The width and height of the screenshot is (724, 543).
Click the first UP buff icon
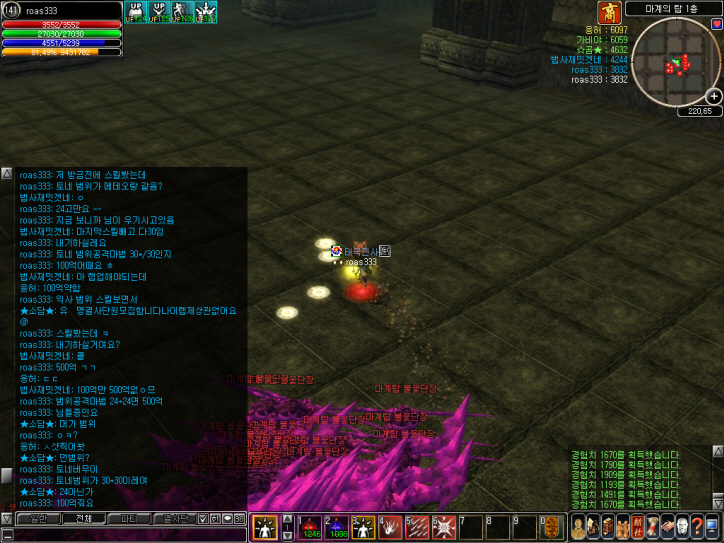(x=135, y=11)
